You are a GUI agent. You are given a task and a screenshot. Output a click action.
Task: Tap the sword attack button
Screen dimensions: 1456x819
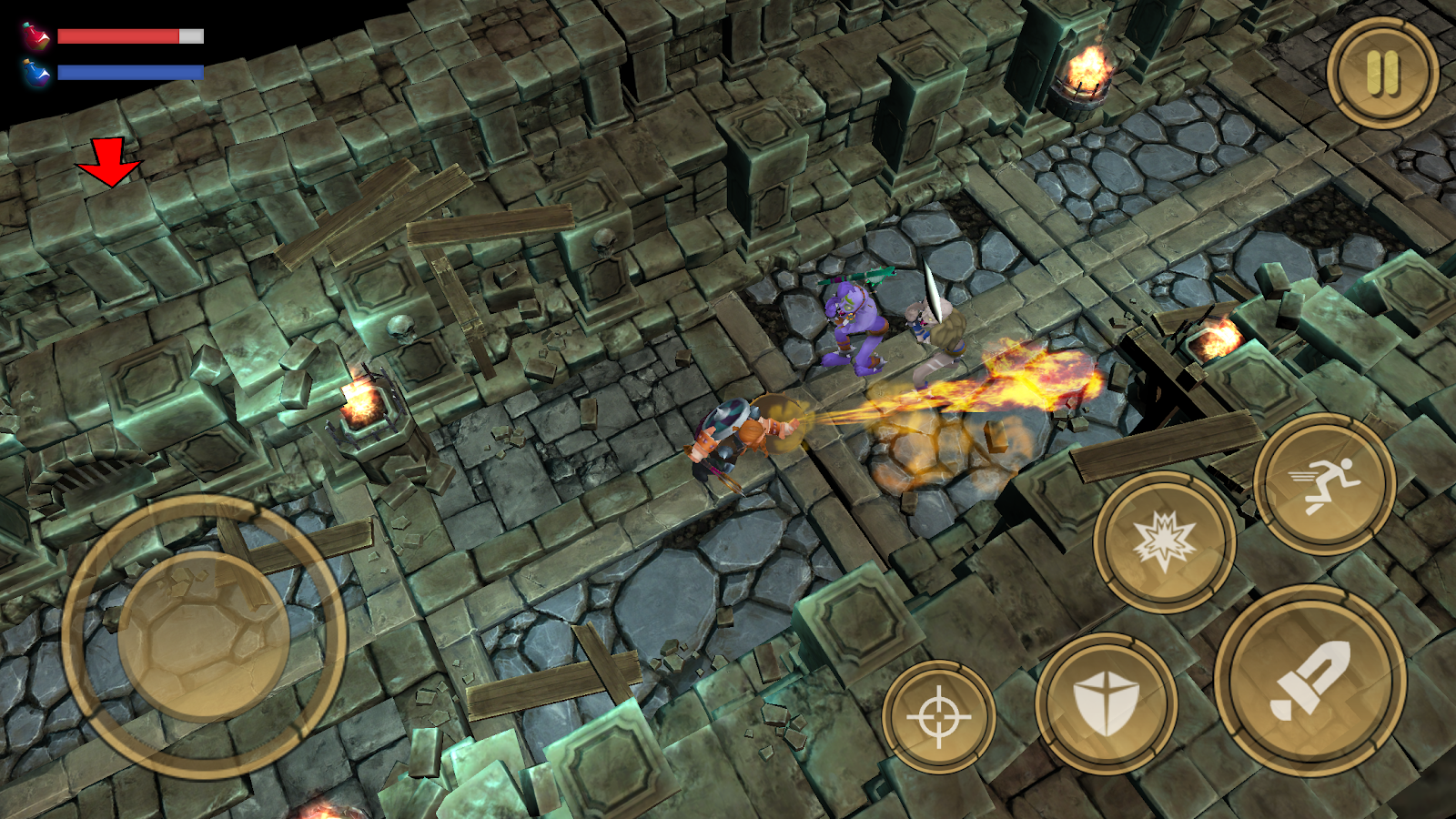(x=1310, y=681)
